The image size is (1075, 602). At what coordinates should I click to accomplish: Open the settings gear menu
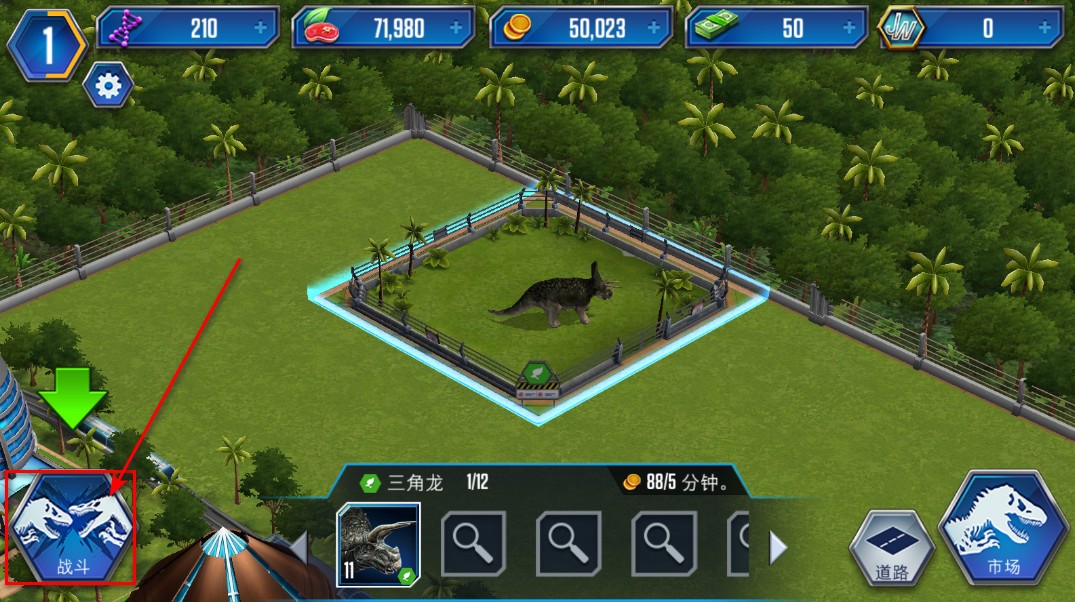pyautogui.click(x=108, y=88)
